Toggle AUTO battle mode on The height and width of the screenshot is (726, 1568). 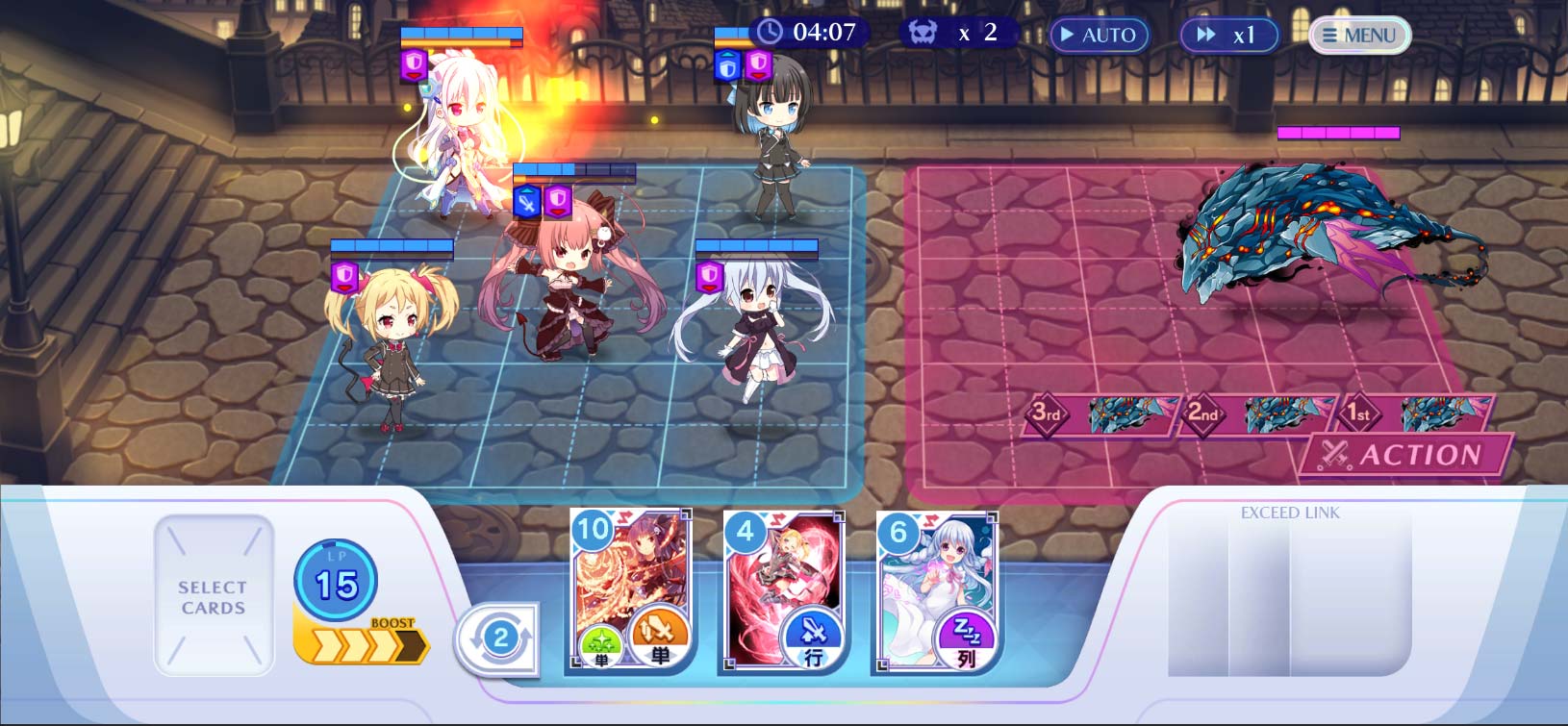tap(1100, 35)
